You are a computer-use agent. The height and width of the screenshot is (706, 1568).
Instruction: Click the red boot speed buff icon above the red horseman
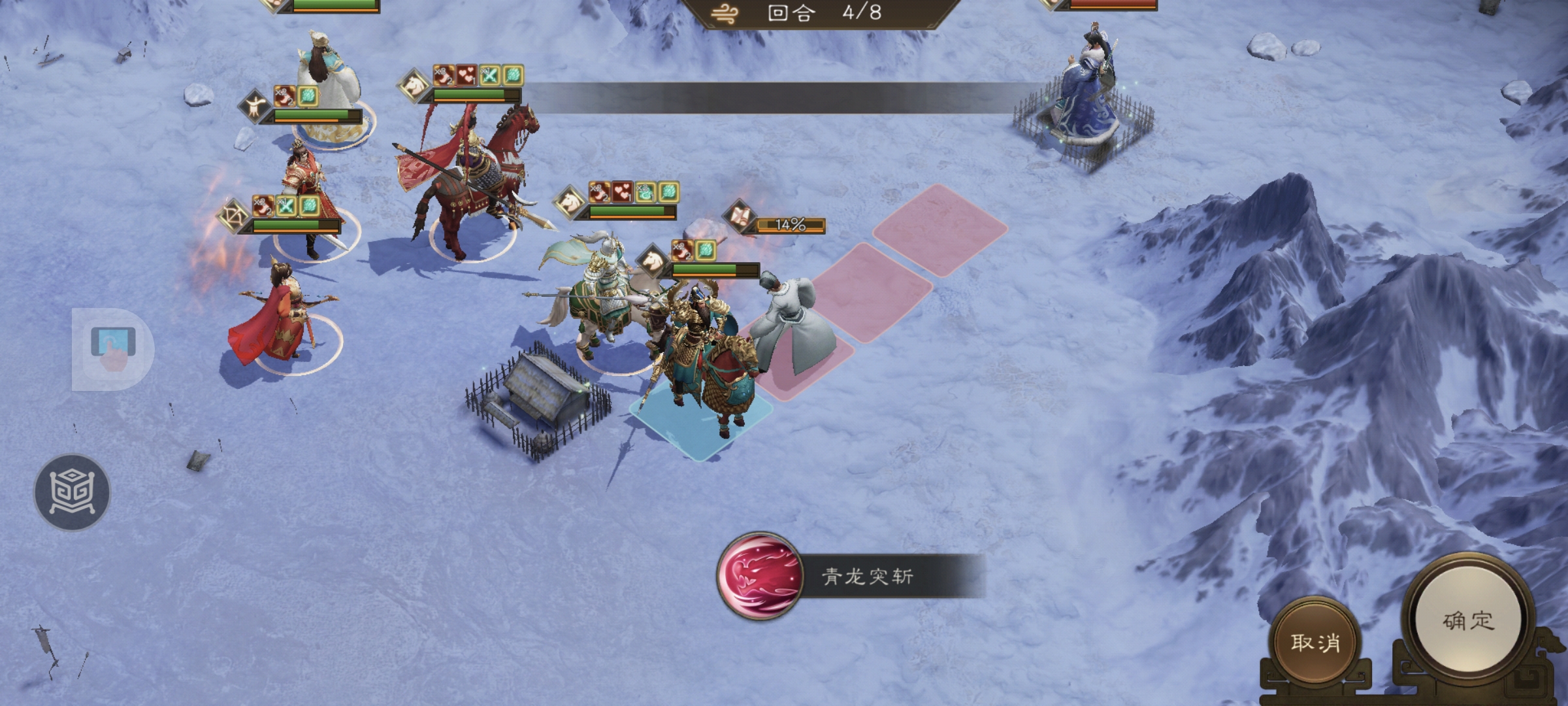pos(443,75)
